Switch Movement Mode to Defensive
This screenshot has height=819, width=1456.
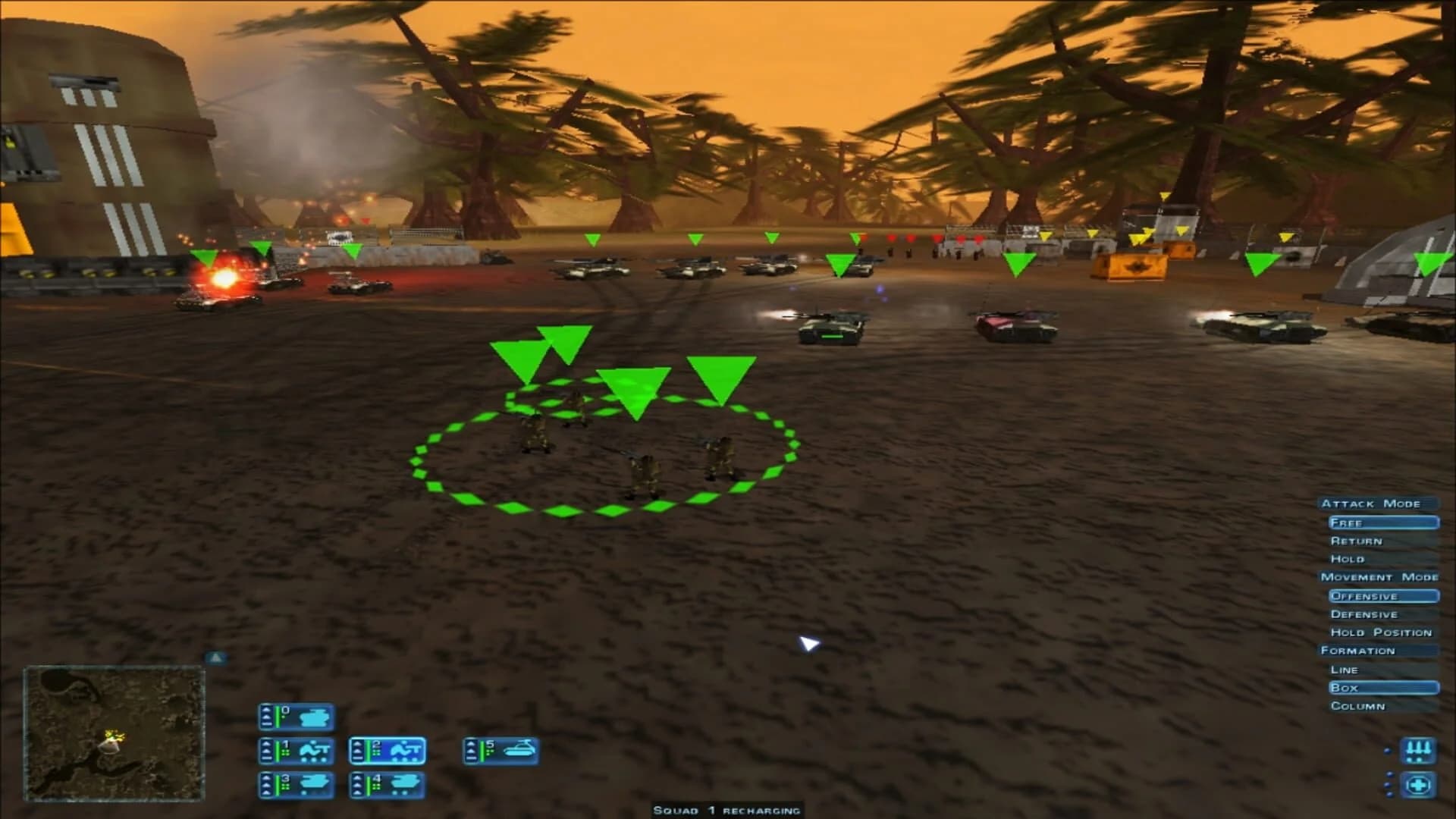tap(1363, 613)
